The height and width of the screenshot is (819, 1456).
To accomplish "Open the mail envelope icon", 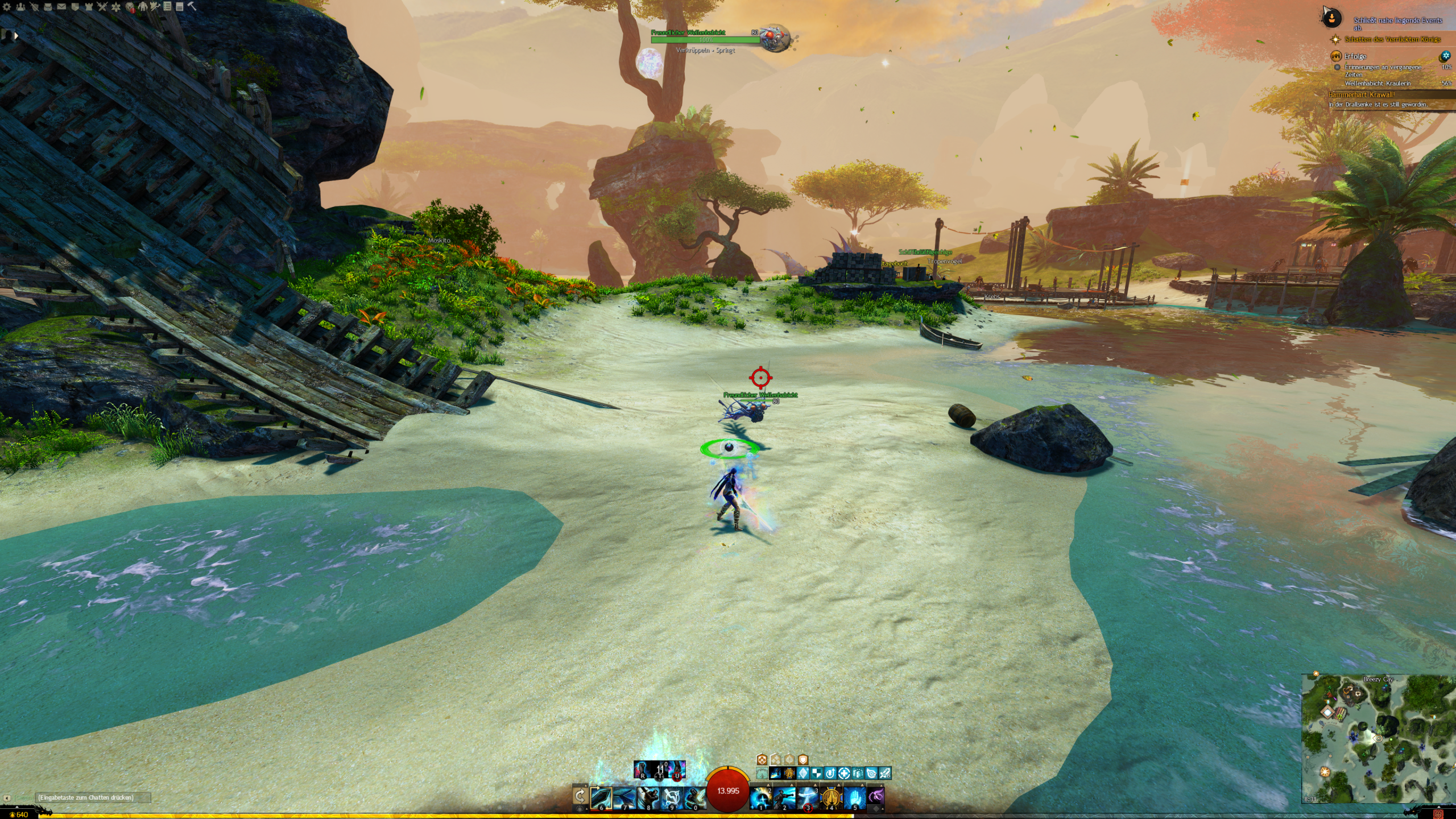I will 61,7.
